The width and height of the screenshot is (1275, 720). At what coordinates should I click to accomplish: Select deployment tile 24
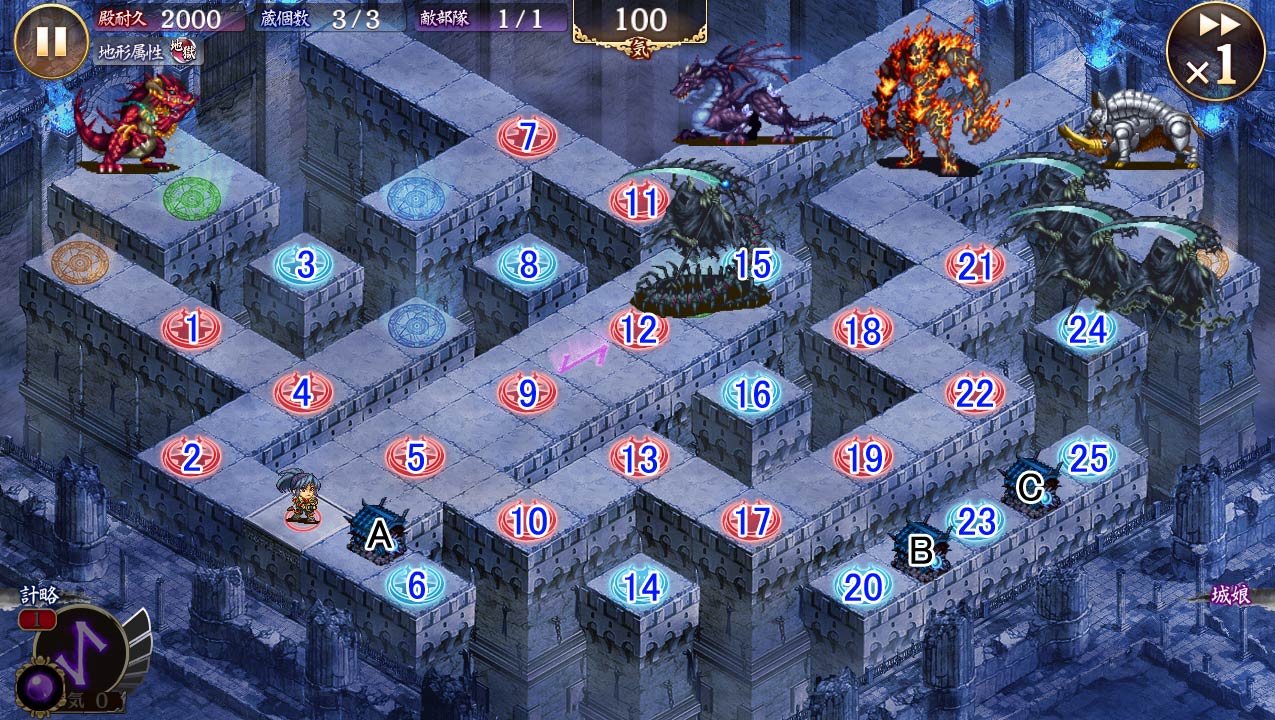tap(1087, 329)
